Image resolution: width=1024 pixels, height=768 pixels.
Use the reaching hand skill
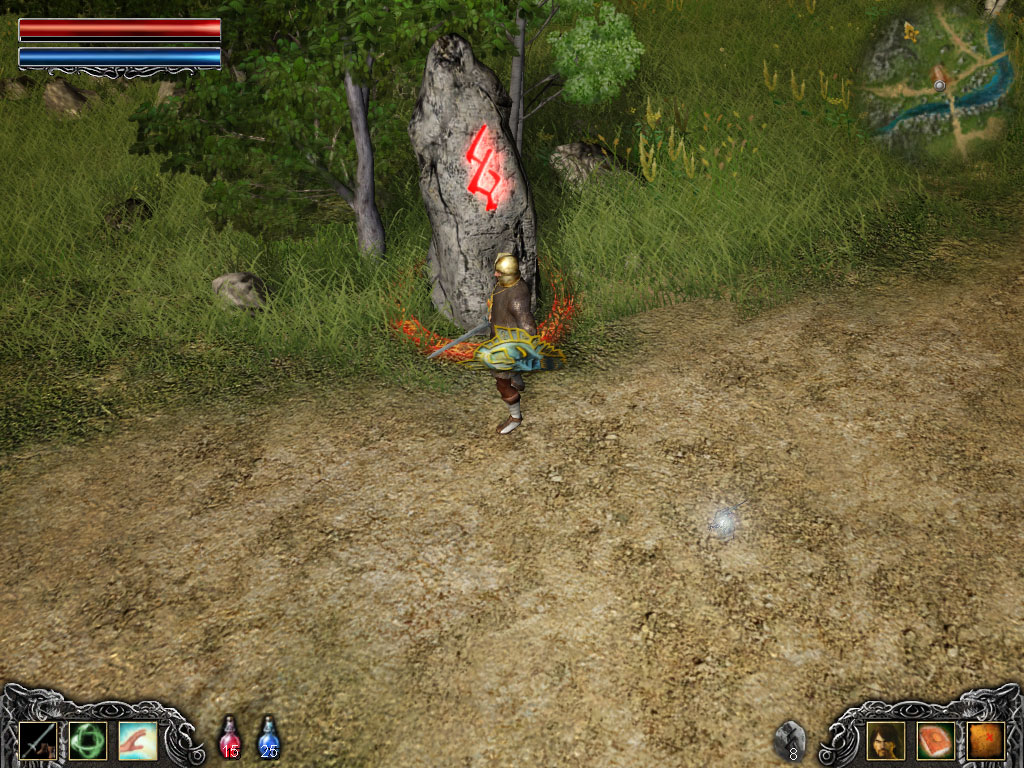(137, 740)
